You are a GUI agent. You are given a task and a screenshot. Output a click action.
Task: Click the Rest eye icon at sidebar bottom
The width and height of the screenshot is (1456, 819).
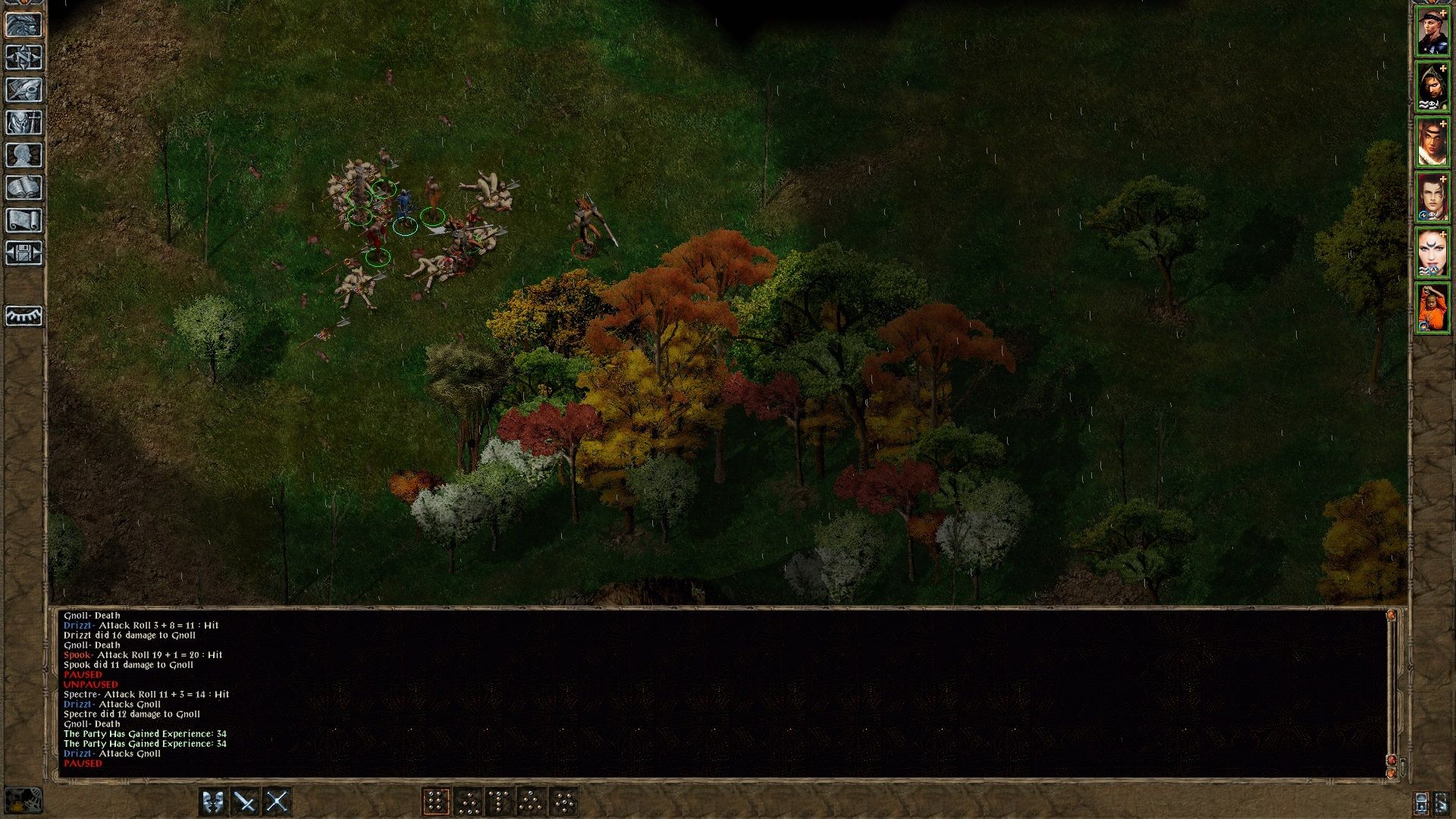(x=25, y=315)
